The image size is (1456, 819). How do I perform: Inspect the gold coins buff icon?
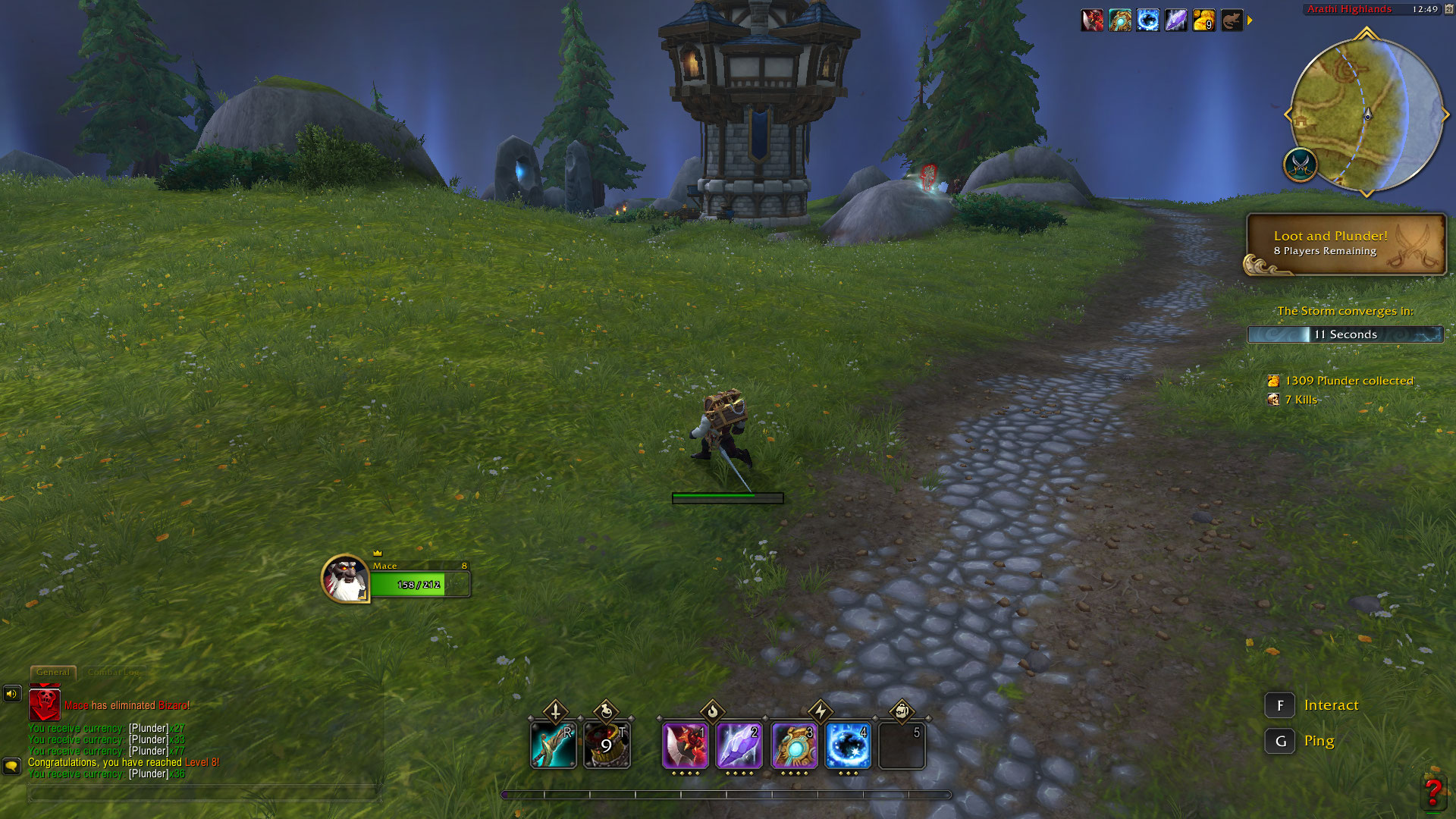pyautogui.click(x=1203, y=20)
